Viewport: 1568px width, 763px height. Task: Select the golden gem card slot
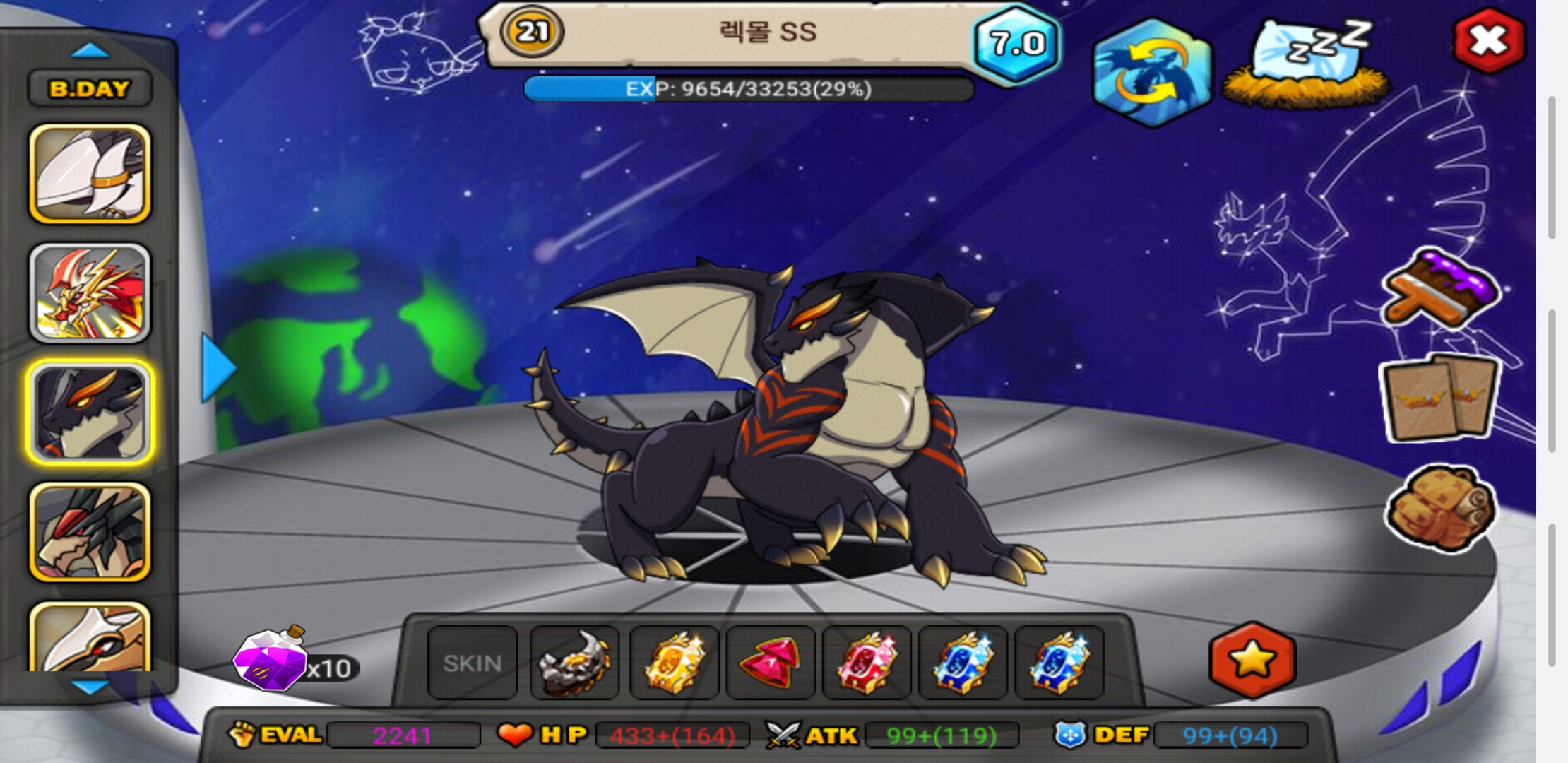point(674,663)
